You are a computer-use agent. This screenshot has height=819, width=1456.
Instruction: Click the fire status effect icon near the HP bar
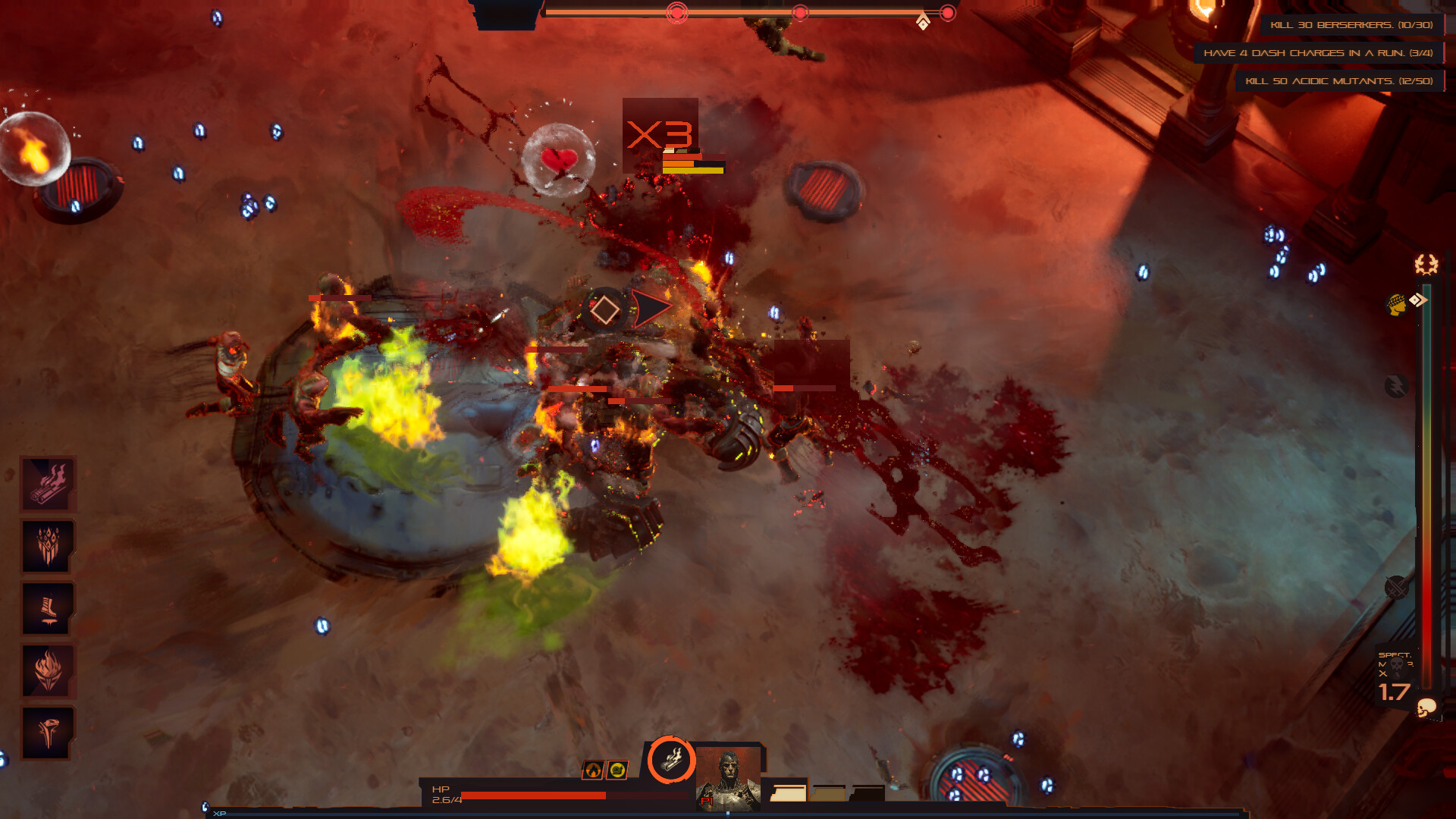point(593,770)
